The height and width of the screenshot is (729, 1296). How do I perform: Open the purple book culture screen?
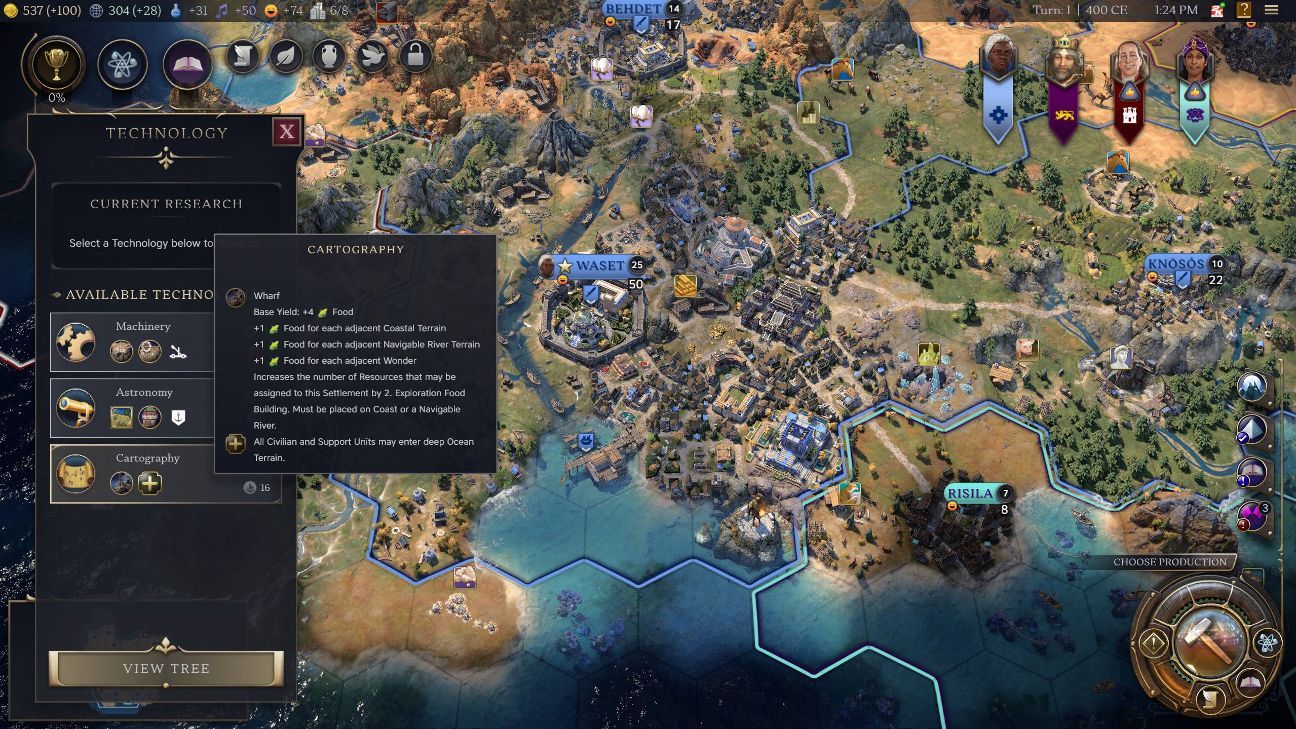click(x=187, y=65)
